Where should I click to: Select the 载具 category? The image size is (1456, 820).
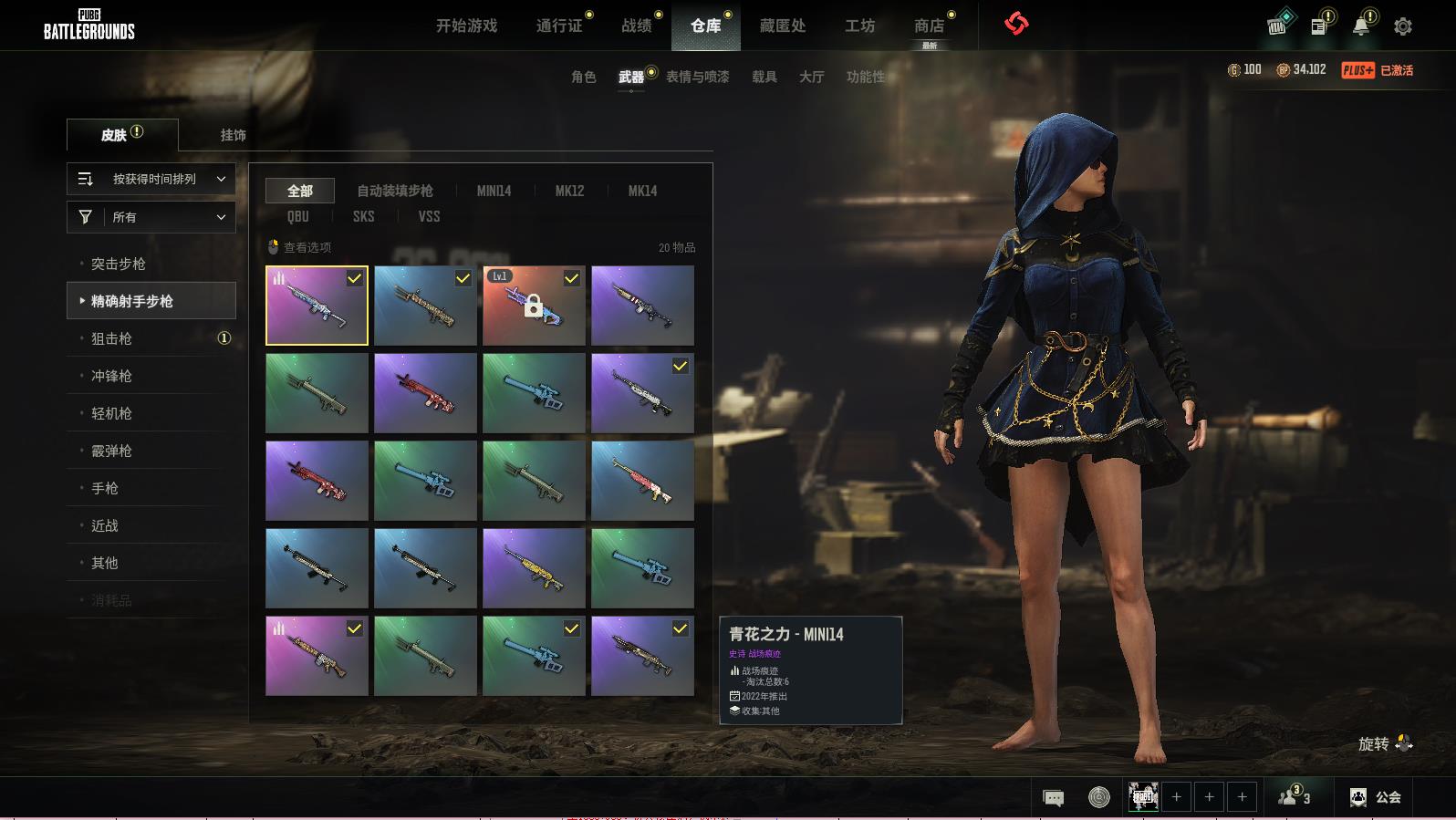[x=764, y=77]
